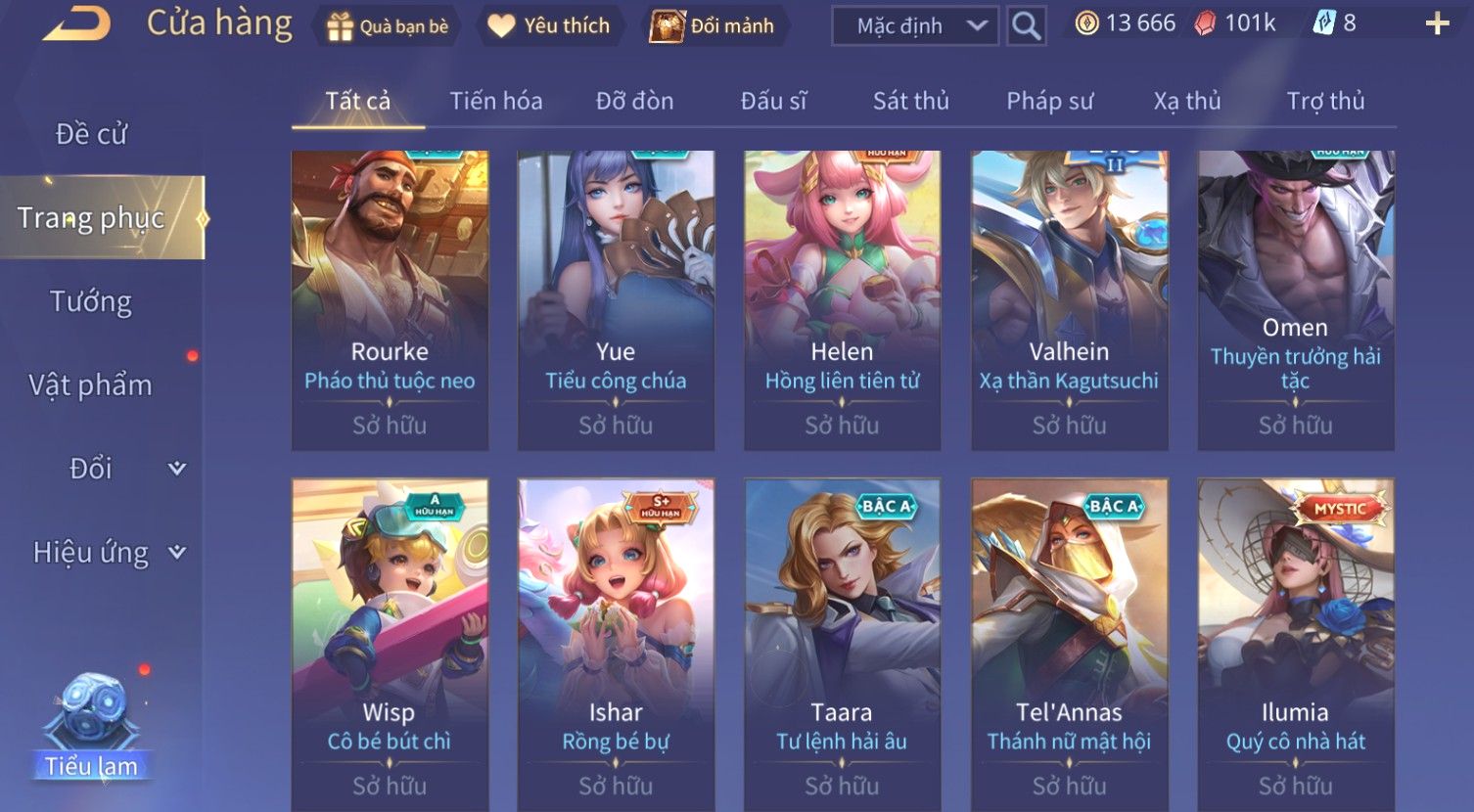The image size is (1474, 812).
Task: Select the Pháp sư tab
Action: [x=1049, y=101]
